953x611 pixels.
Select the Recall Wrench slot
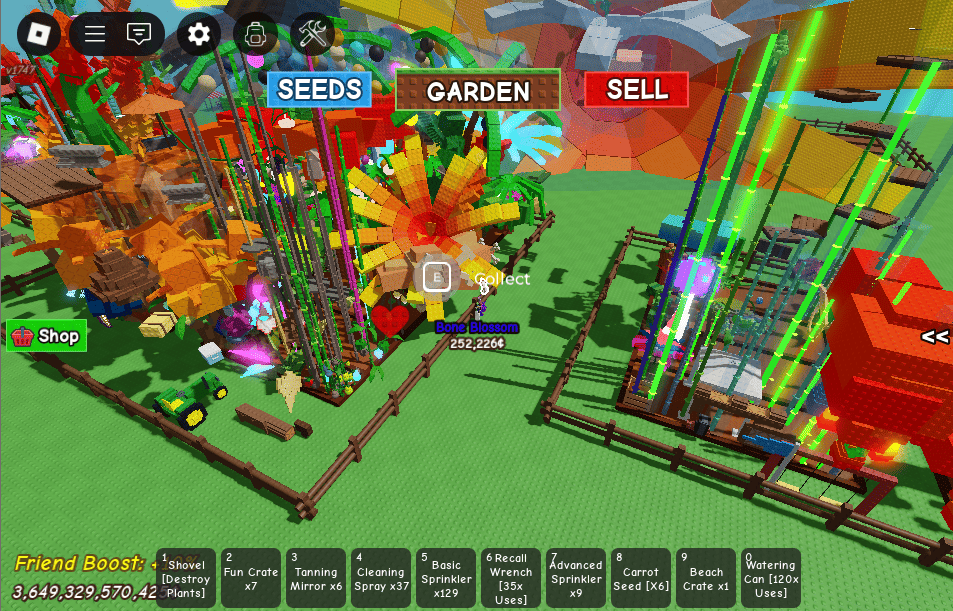(x=511, y=578)
